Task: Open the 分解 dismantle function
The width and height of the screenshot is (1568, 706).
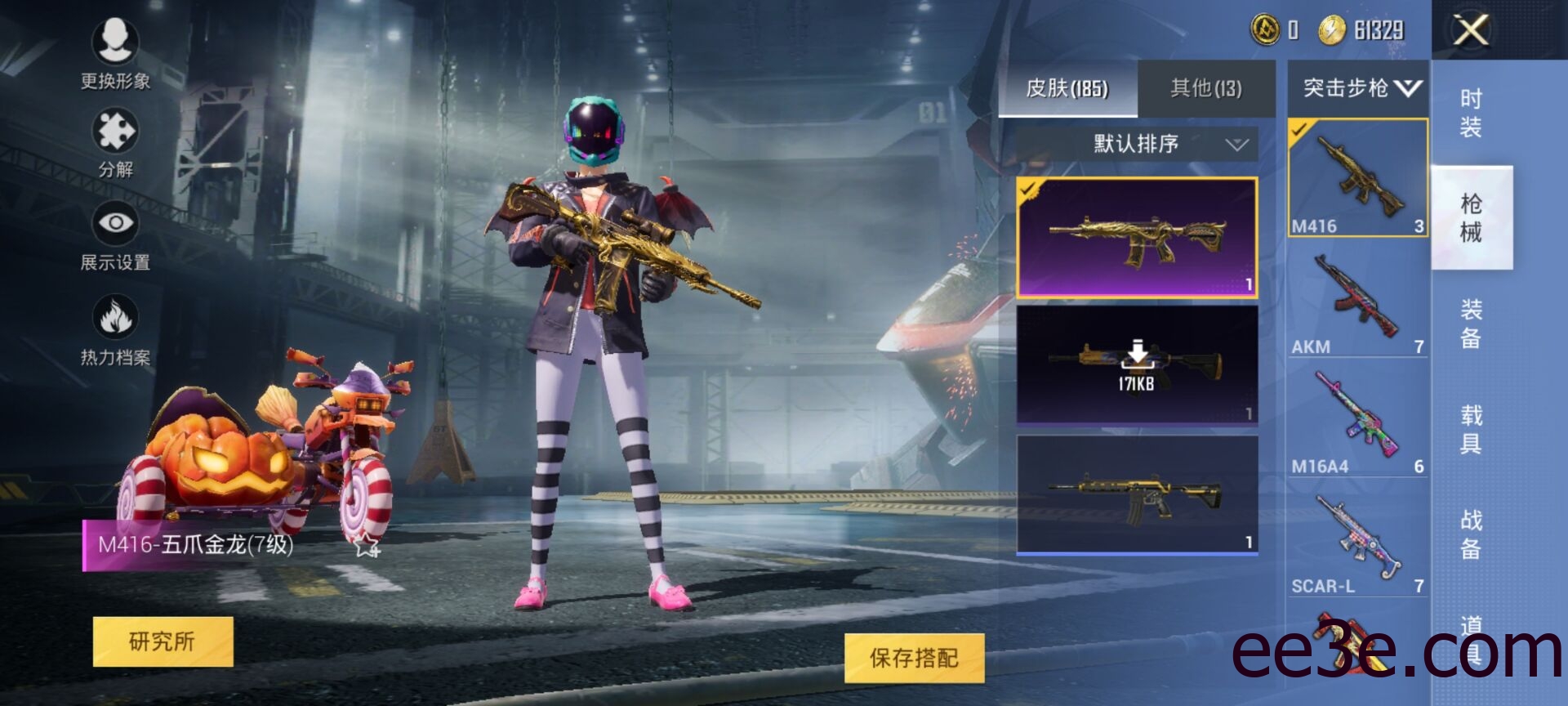Action: coord(115,143)
